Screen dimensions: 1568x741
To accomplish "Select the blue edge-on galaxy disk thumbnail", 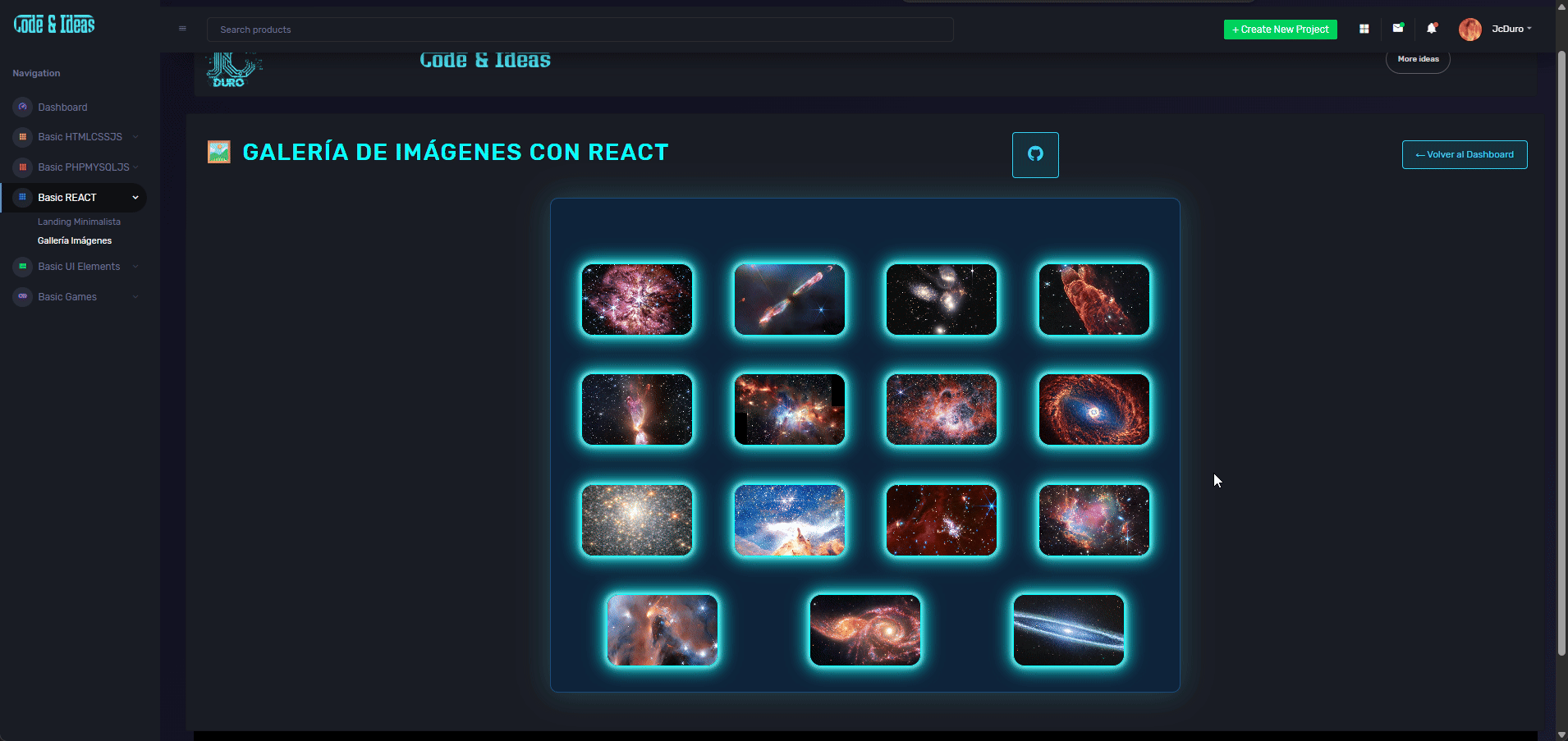I will point(1068,630).
